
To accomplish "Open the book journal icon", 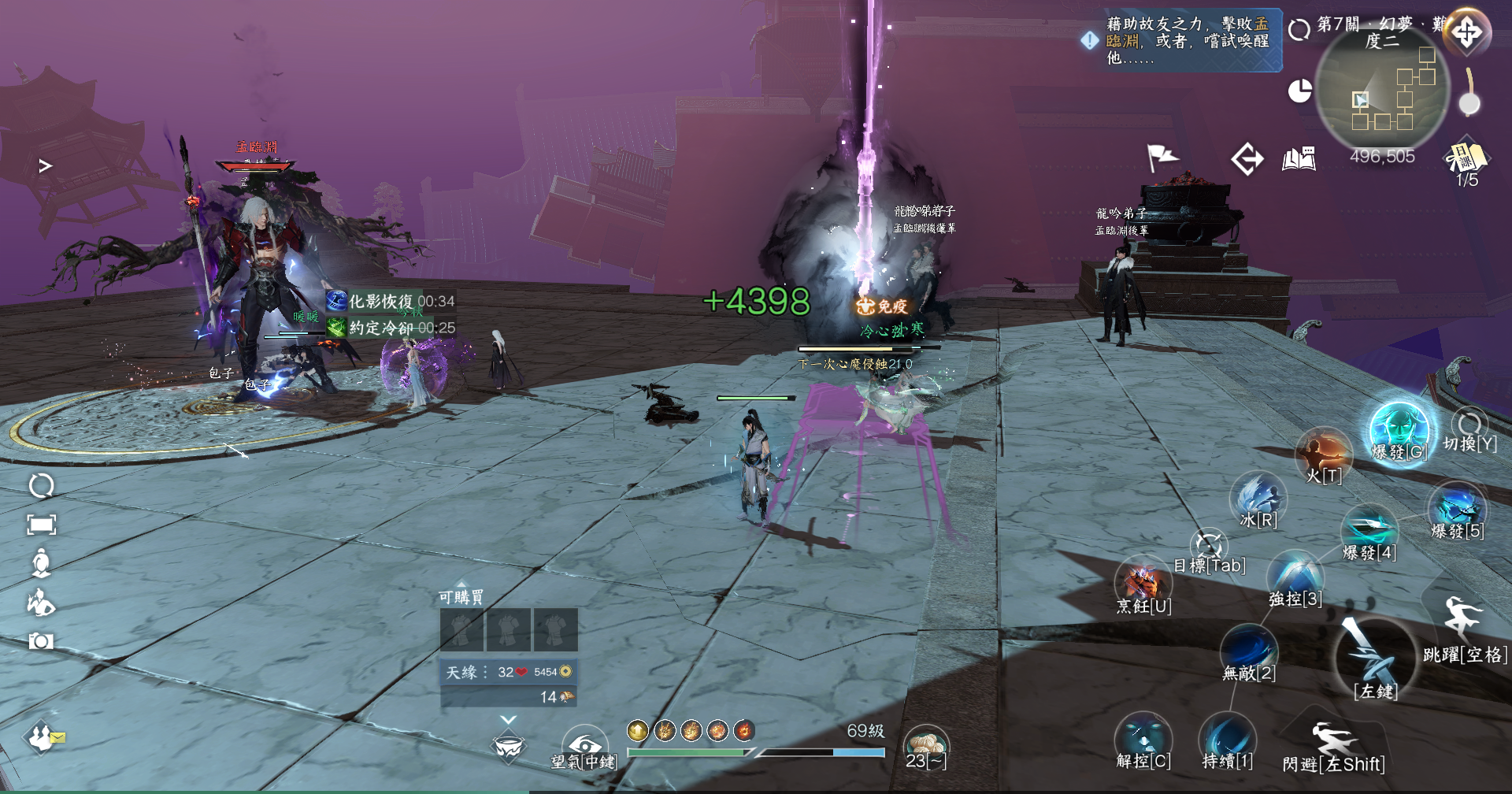I will (1299, 159).
